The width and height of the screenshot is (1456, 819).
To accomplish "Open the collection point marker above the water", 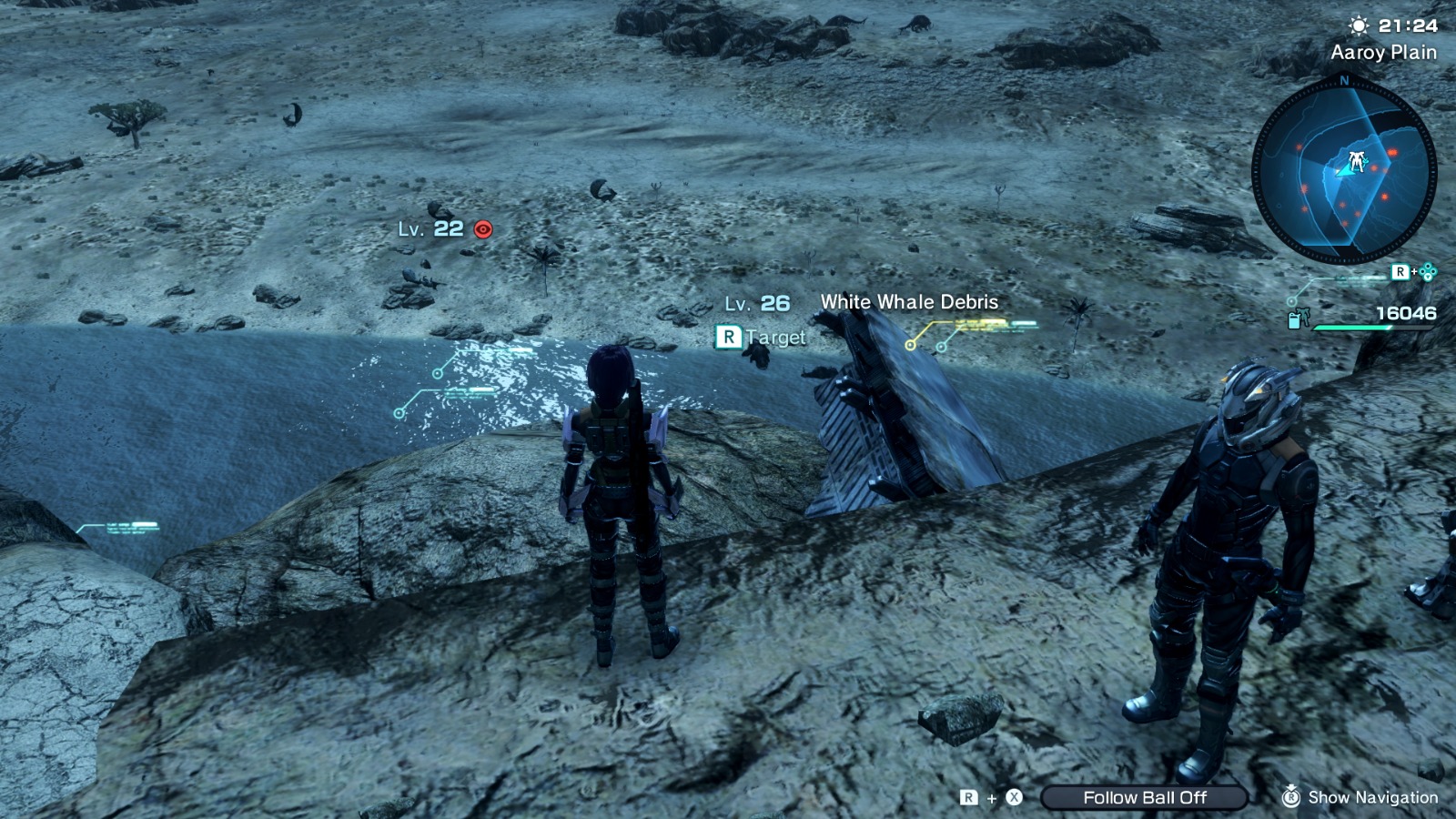I will (438, 371).
